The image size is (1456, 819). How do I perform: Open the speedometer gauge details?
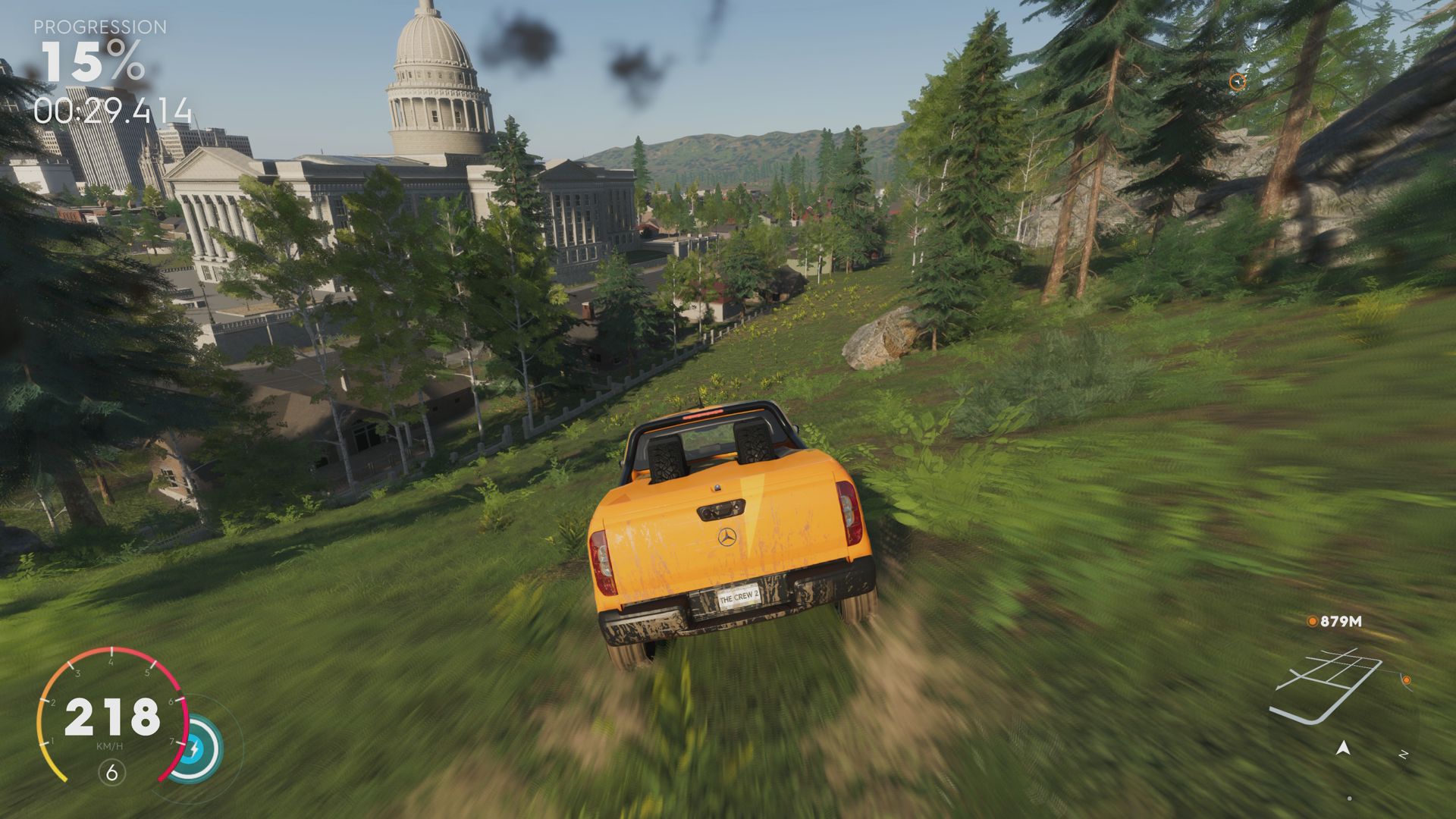click(x=111, y=717)
